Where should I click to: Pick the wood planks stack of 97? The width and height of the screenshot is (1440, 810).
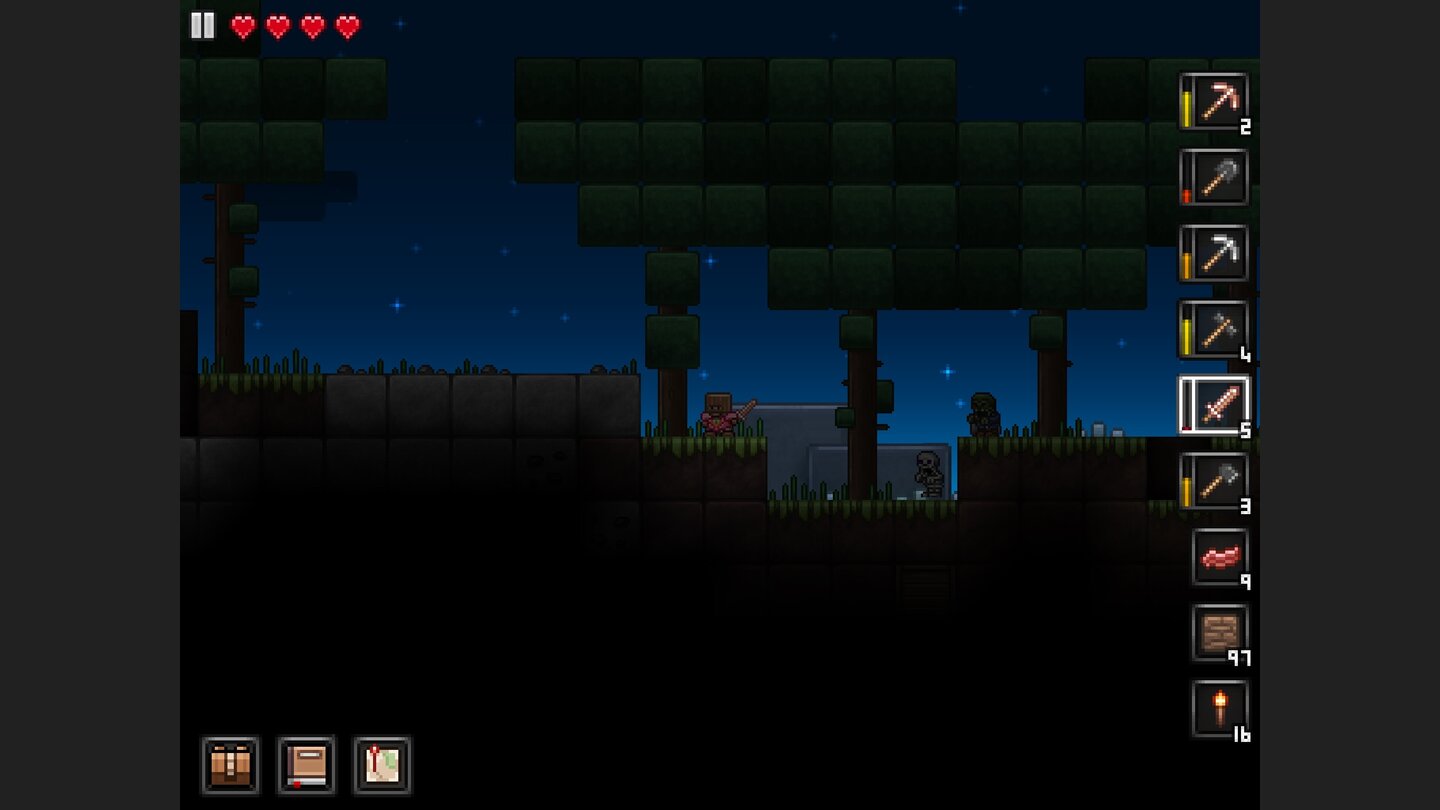coord(1220,633)
